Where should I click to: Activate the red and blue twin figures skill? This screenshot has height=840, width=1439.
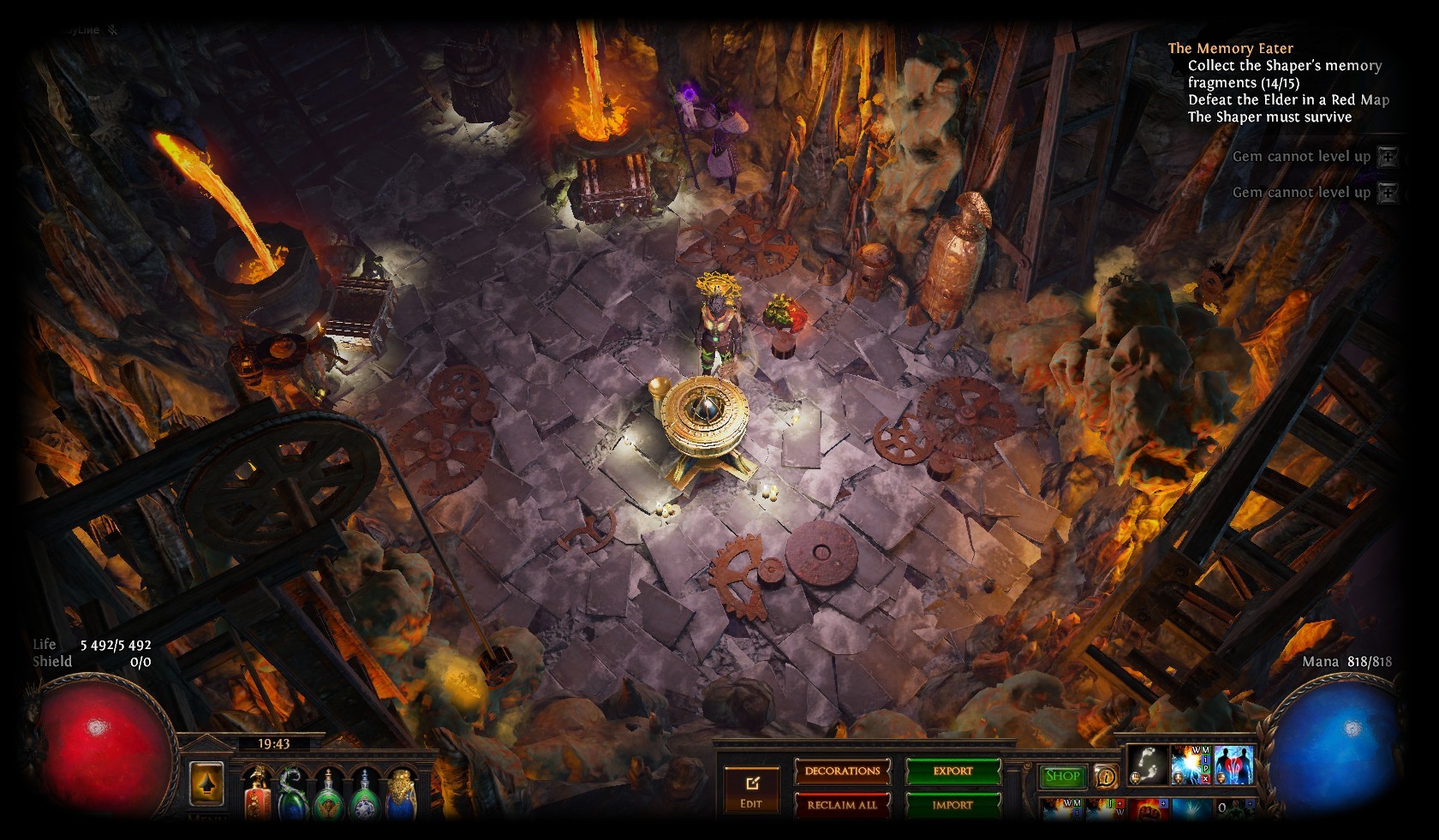[1234, 764]
